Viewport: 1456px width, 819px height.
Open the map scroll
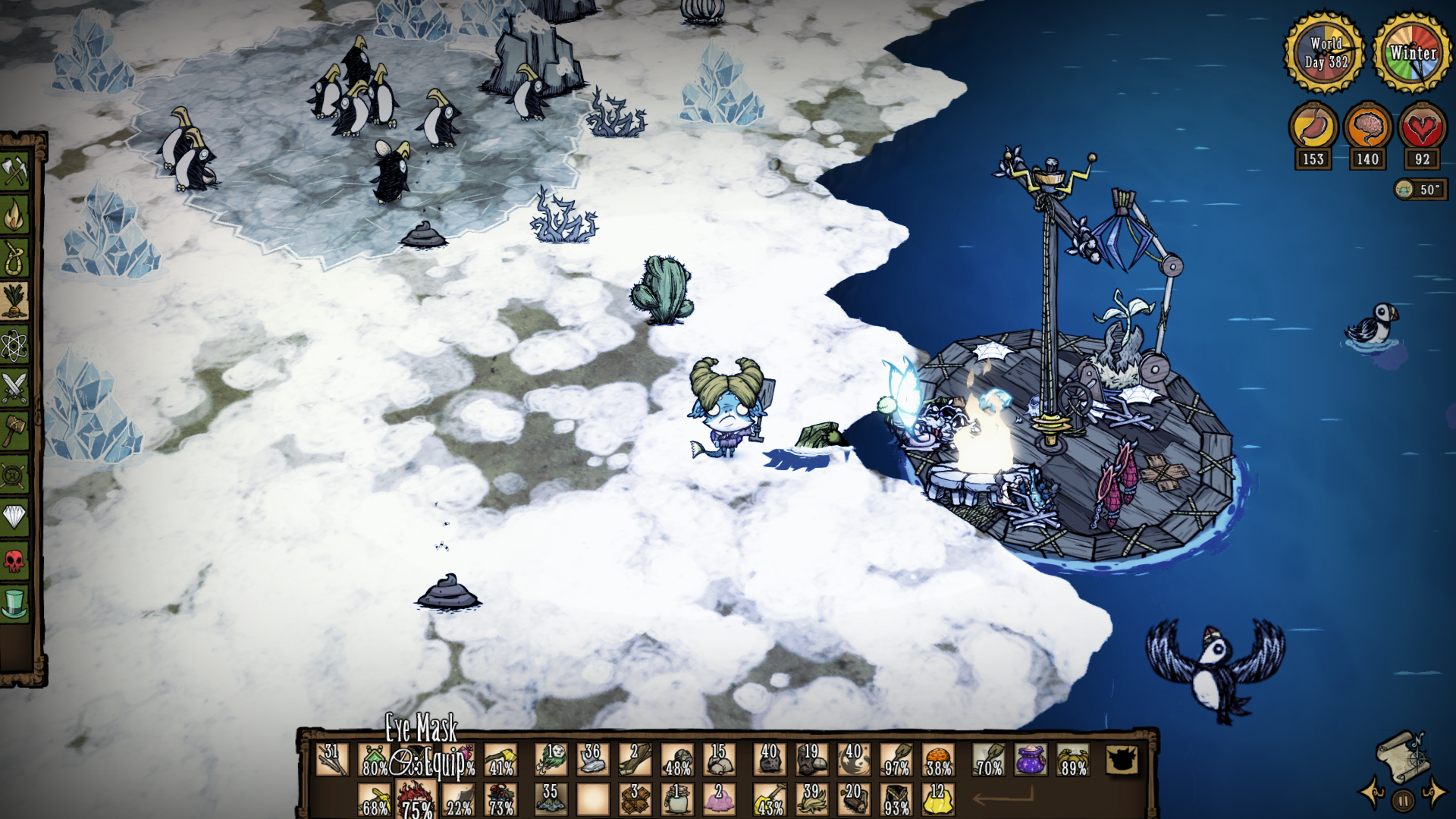pyautogui.click(x=1402, y=755)
